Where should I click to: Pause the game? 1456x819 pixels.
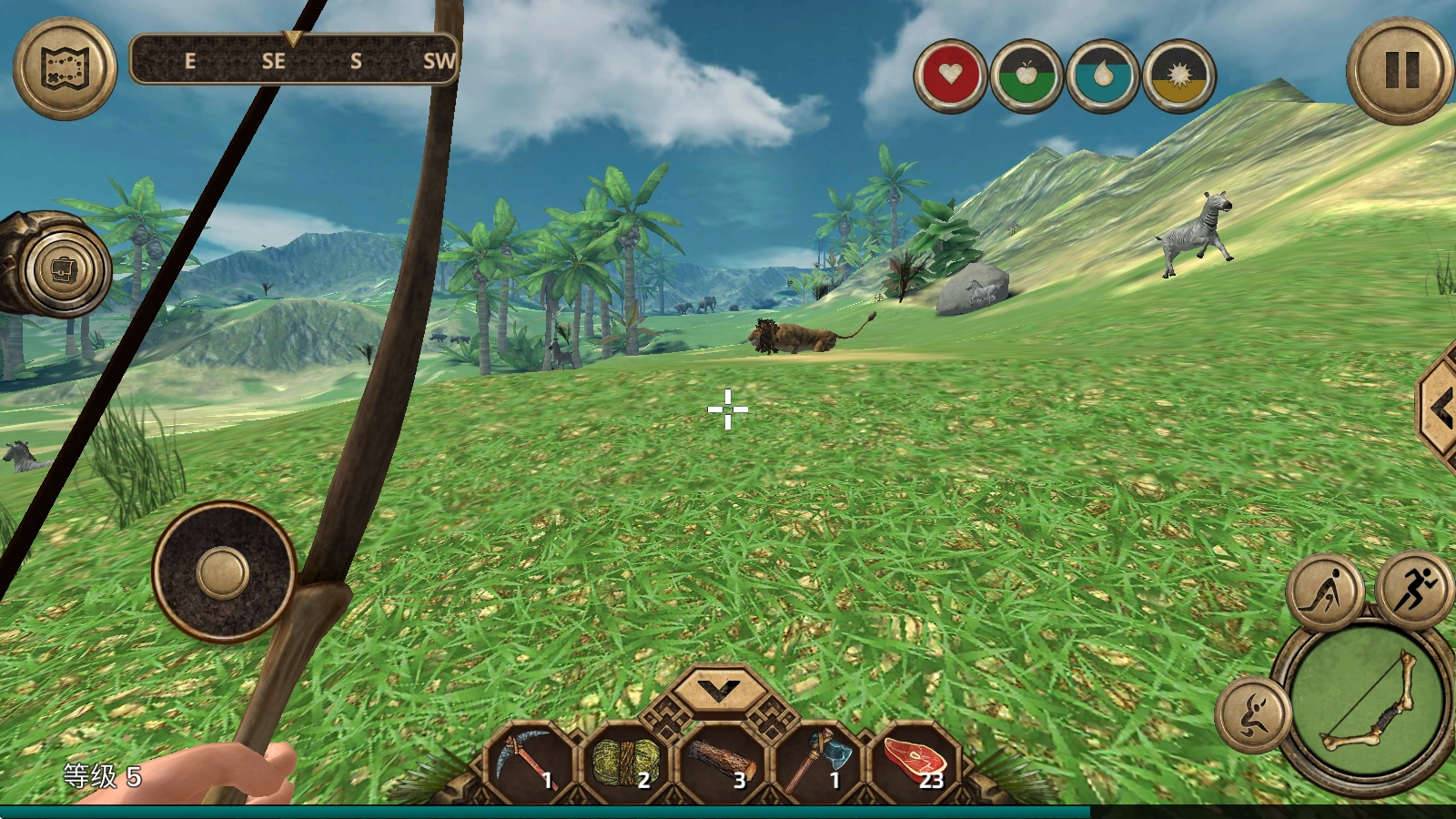[1400, 70]
